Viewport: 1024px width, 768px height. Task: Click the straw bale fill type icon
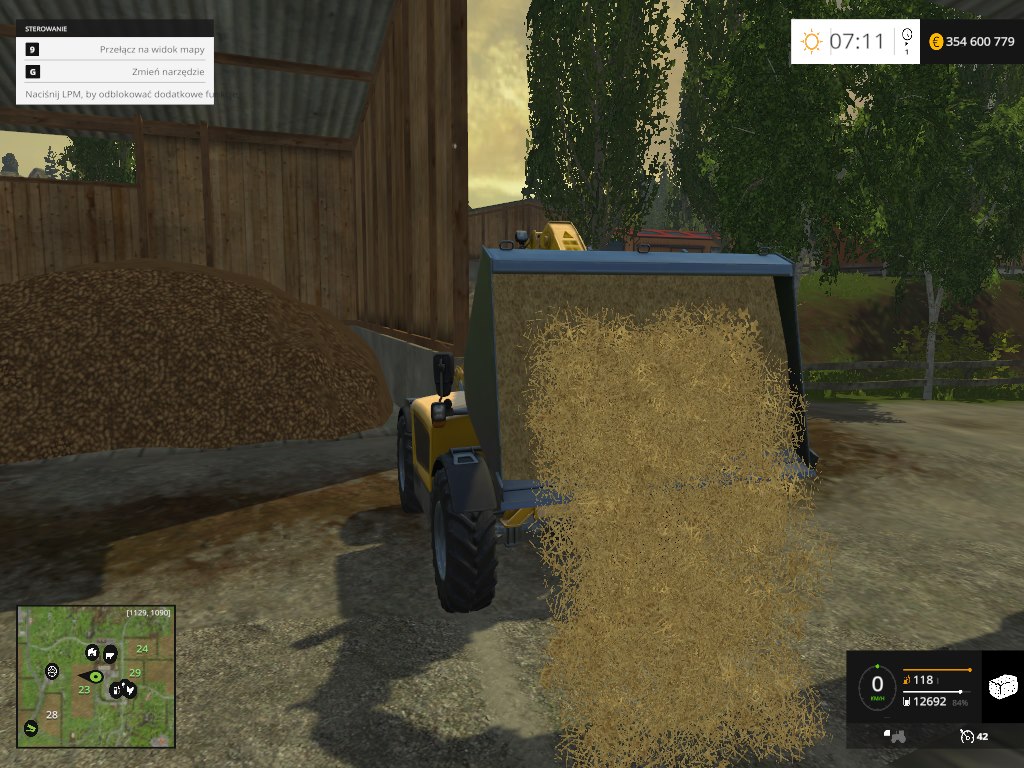click(x=1002, y=686)
